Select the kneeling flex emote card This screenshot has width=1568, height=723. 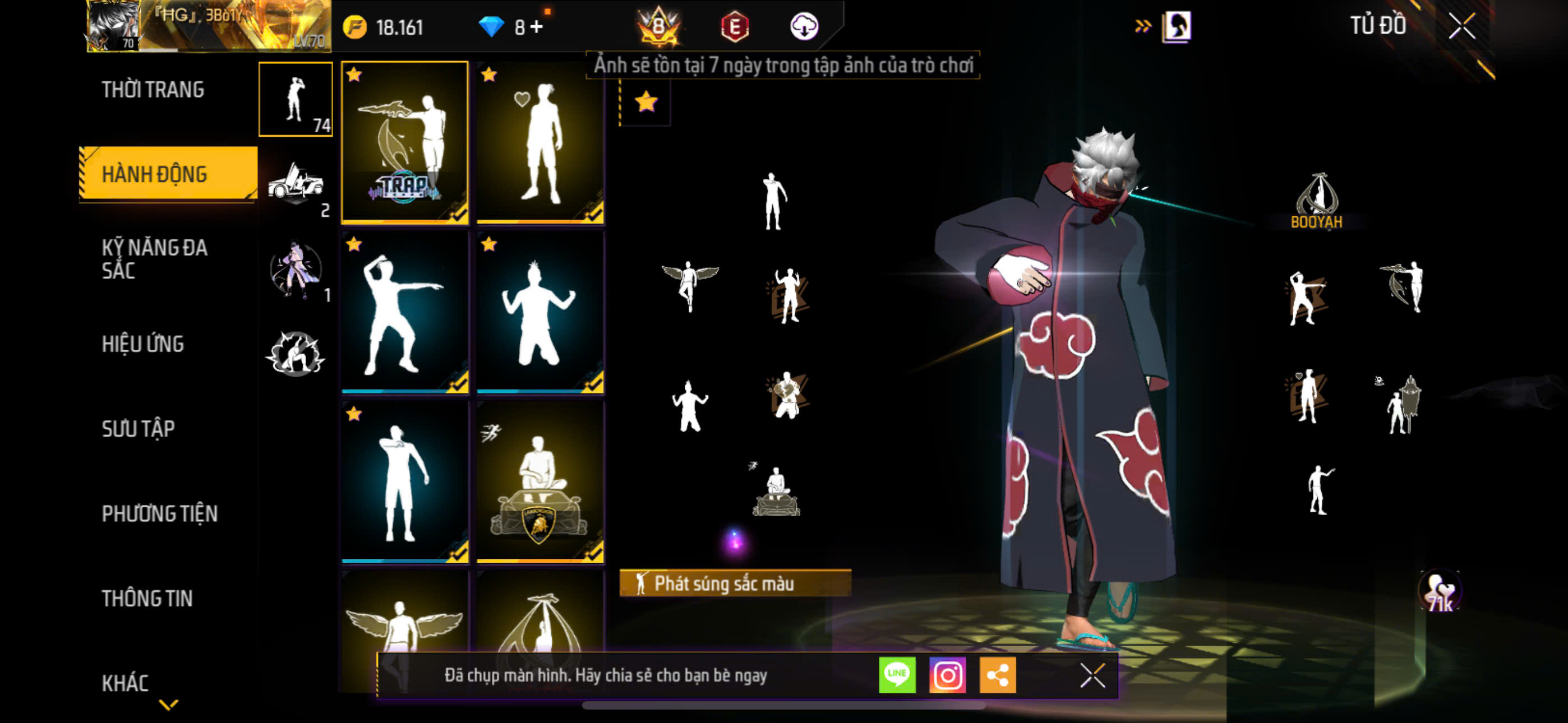[540, 313]
